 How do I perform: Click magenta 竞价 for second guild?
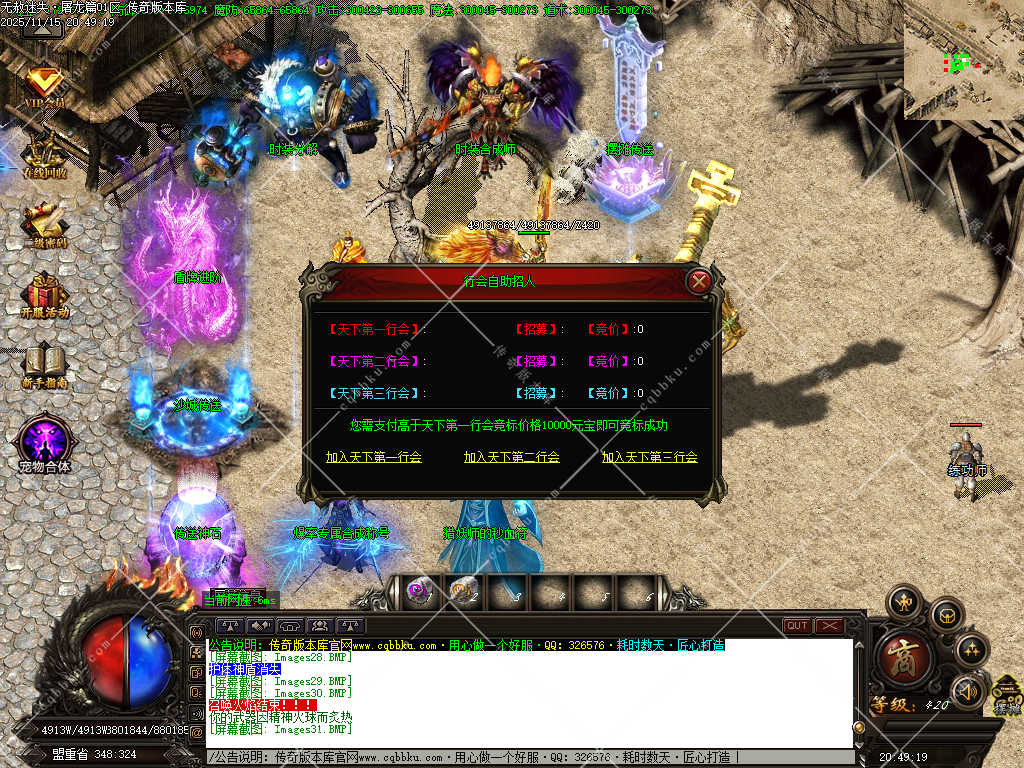[609, 361]
